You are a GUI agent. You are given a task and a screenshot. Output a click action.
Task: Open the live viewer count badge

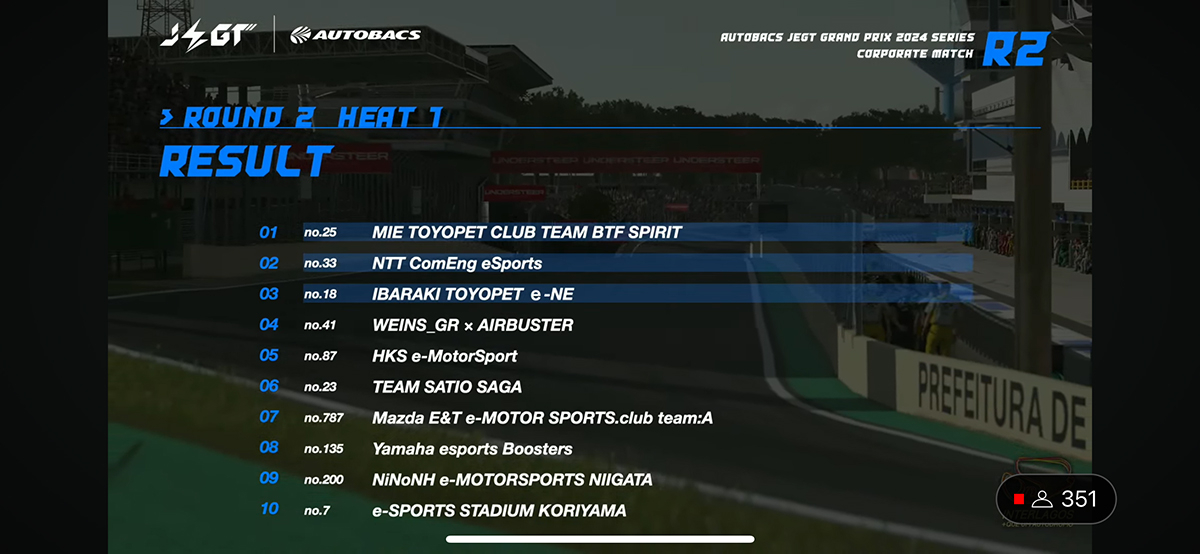tap(1055, 499)
